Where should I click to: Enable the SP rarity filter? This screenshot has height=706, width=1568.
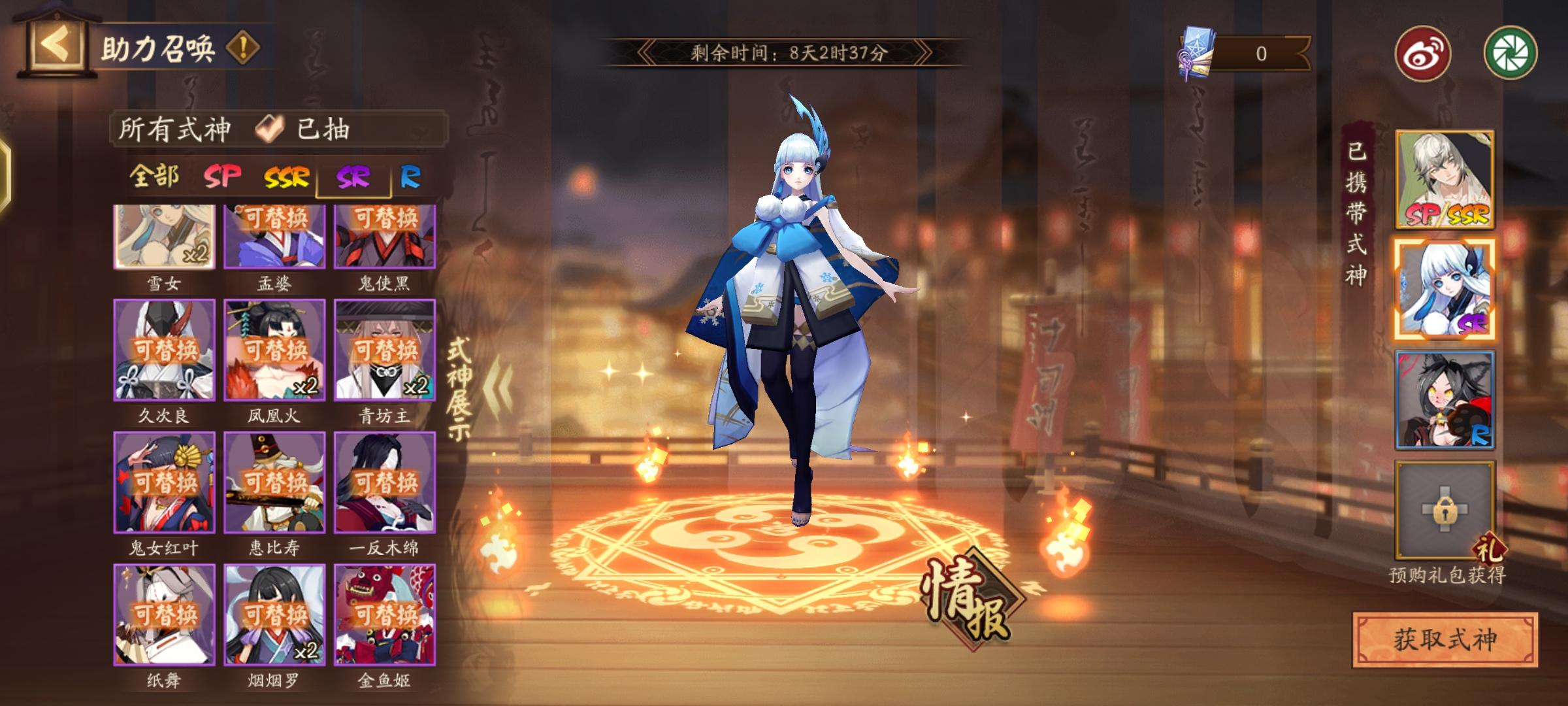[x=223, y=176]
